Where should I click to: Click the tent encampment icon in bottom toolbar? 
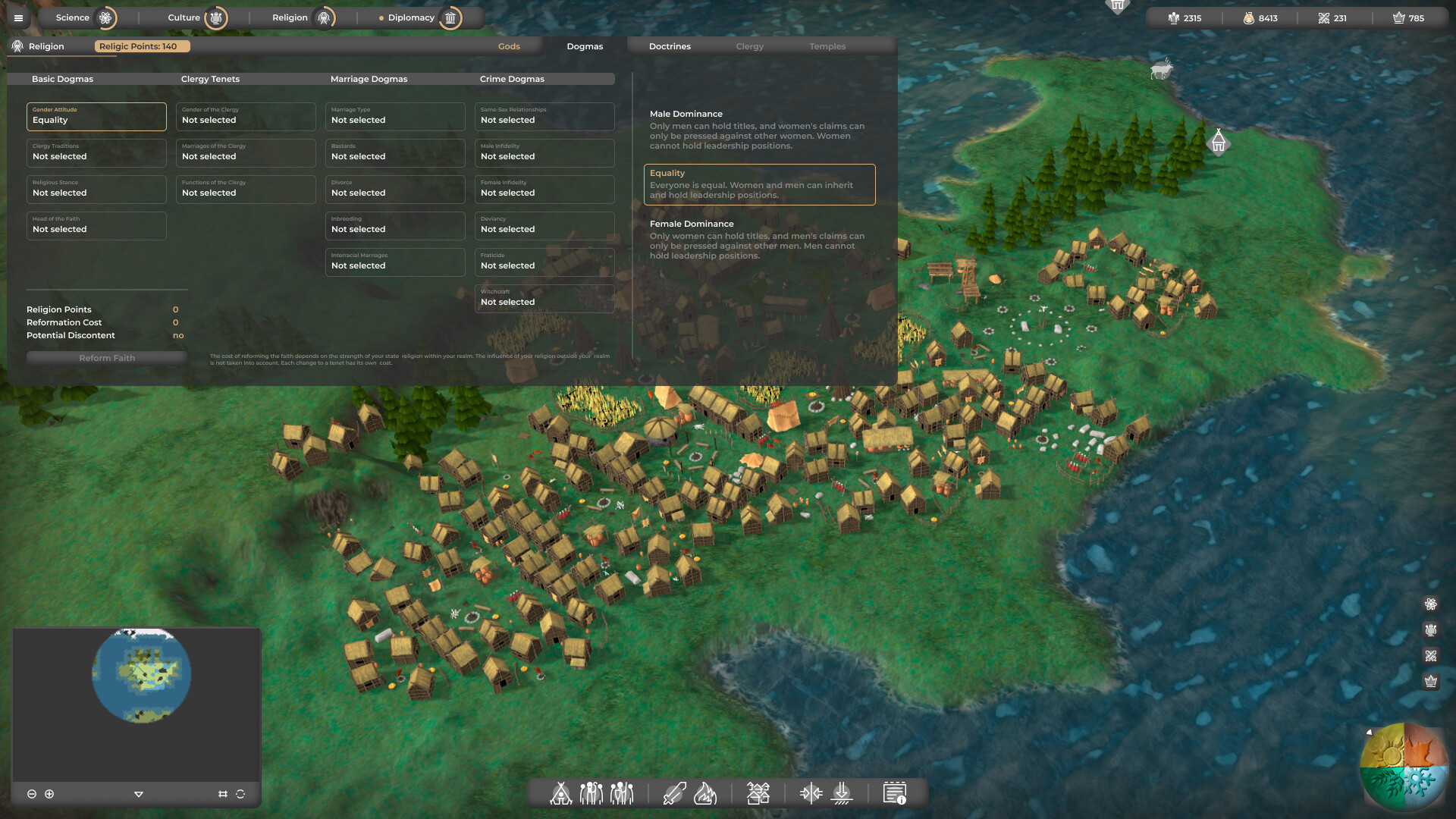[561, 793]
